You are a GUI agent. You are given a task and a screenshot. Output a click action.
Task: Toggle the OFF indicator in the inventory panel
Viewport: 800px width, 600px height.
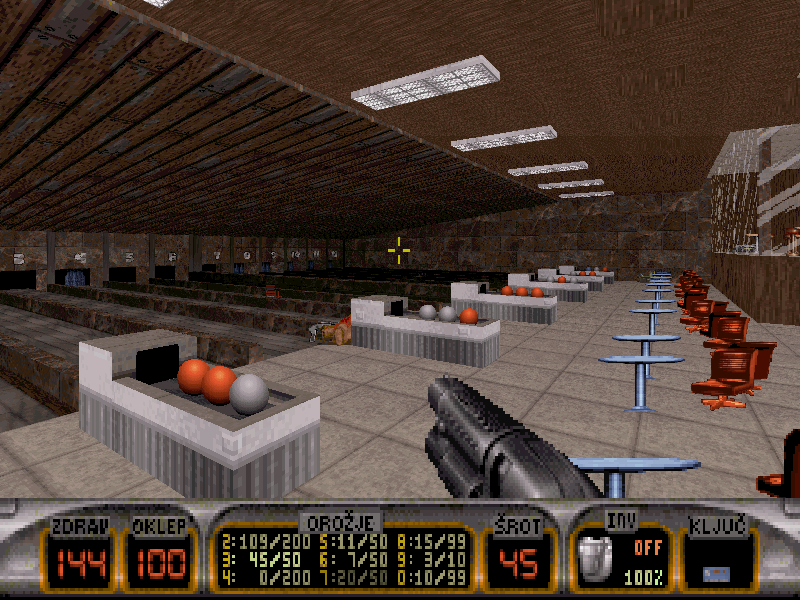click(648, 548)
